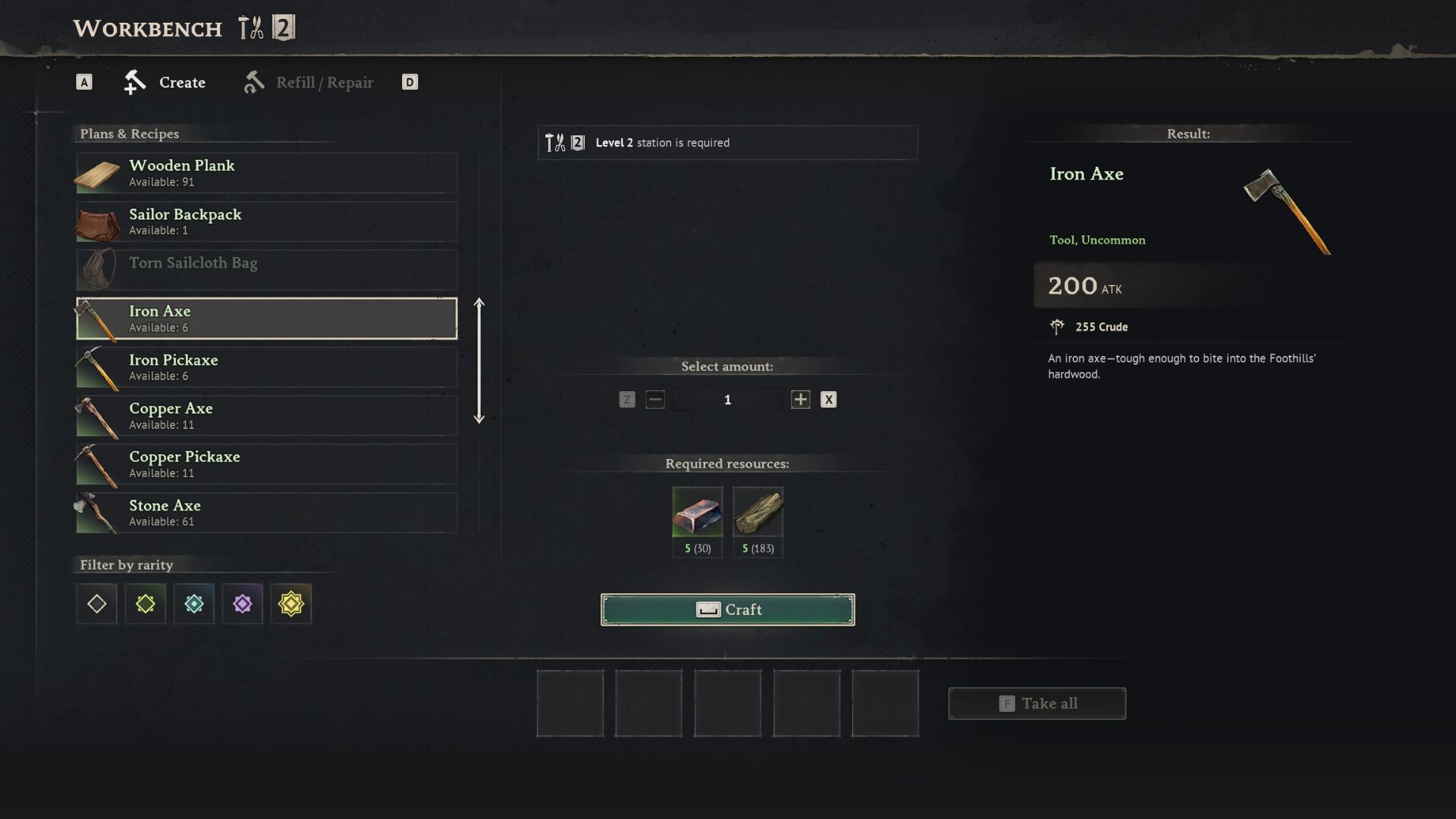Screen dimensions: 1456x819
Task: Filter recipes by gold legendary rarity
Action: (291, 604)
